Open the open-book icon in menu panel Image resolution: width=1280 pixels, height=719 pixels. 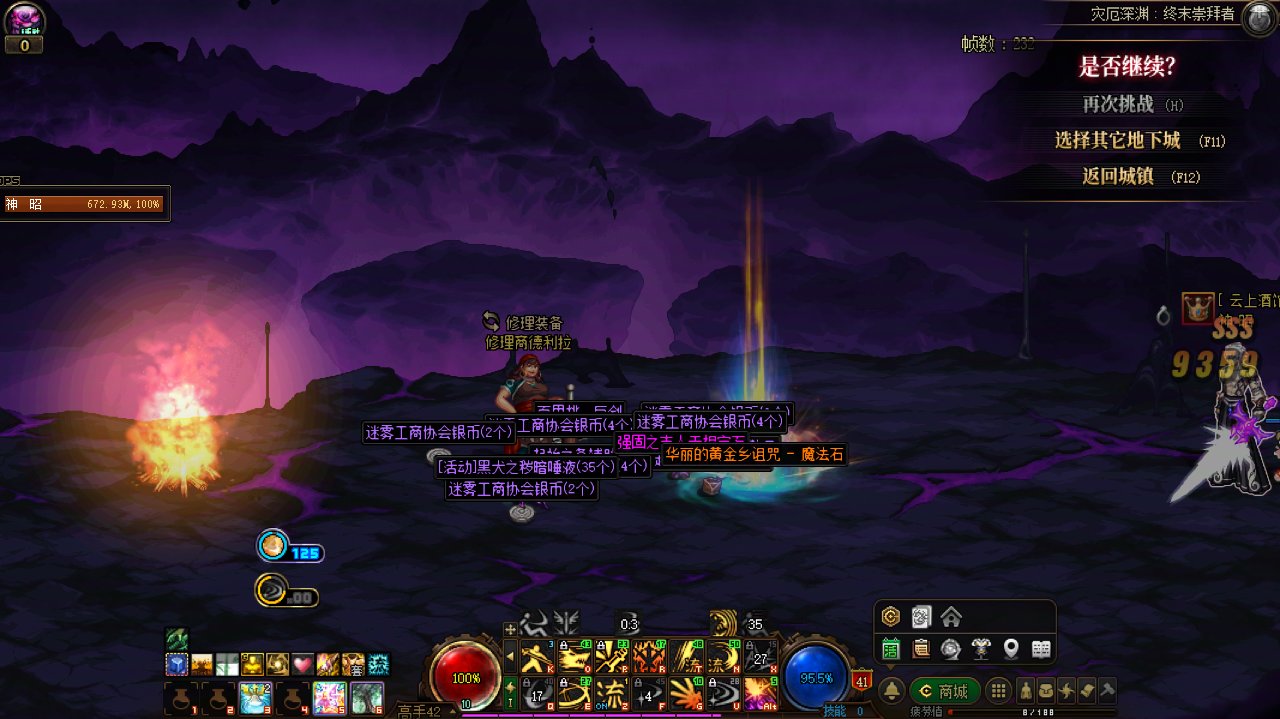[x=1041, y=649]
